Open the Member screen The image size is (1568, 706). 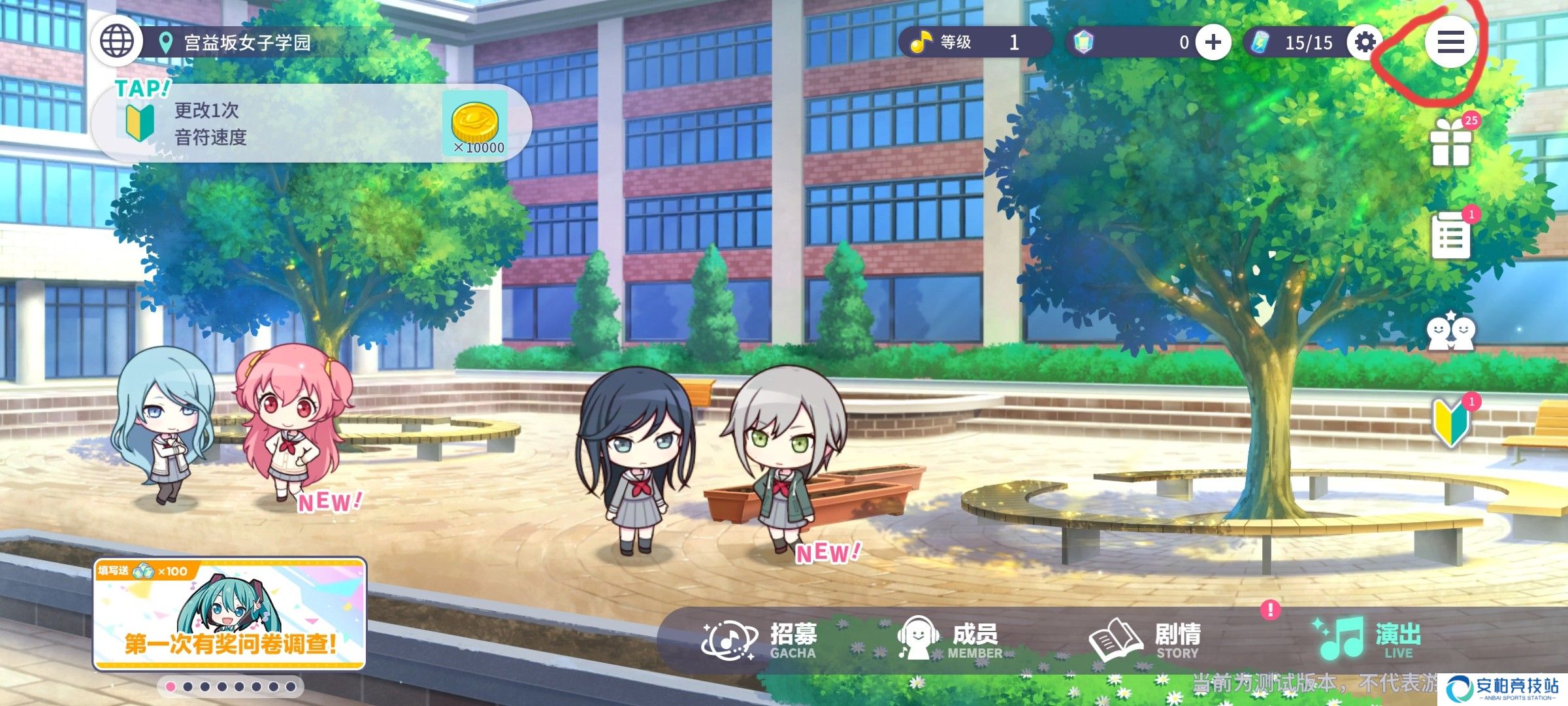pyautogui.click(x=951, y=639)
